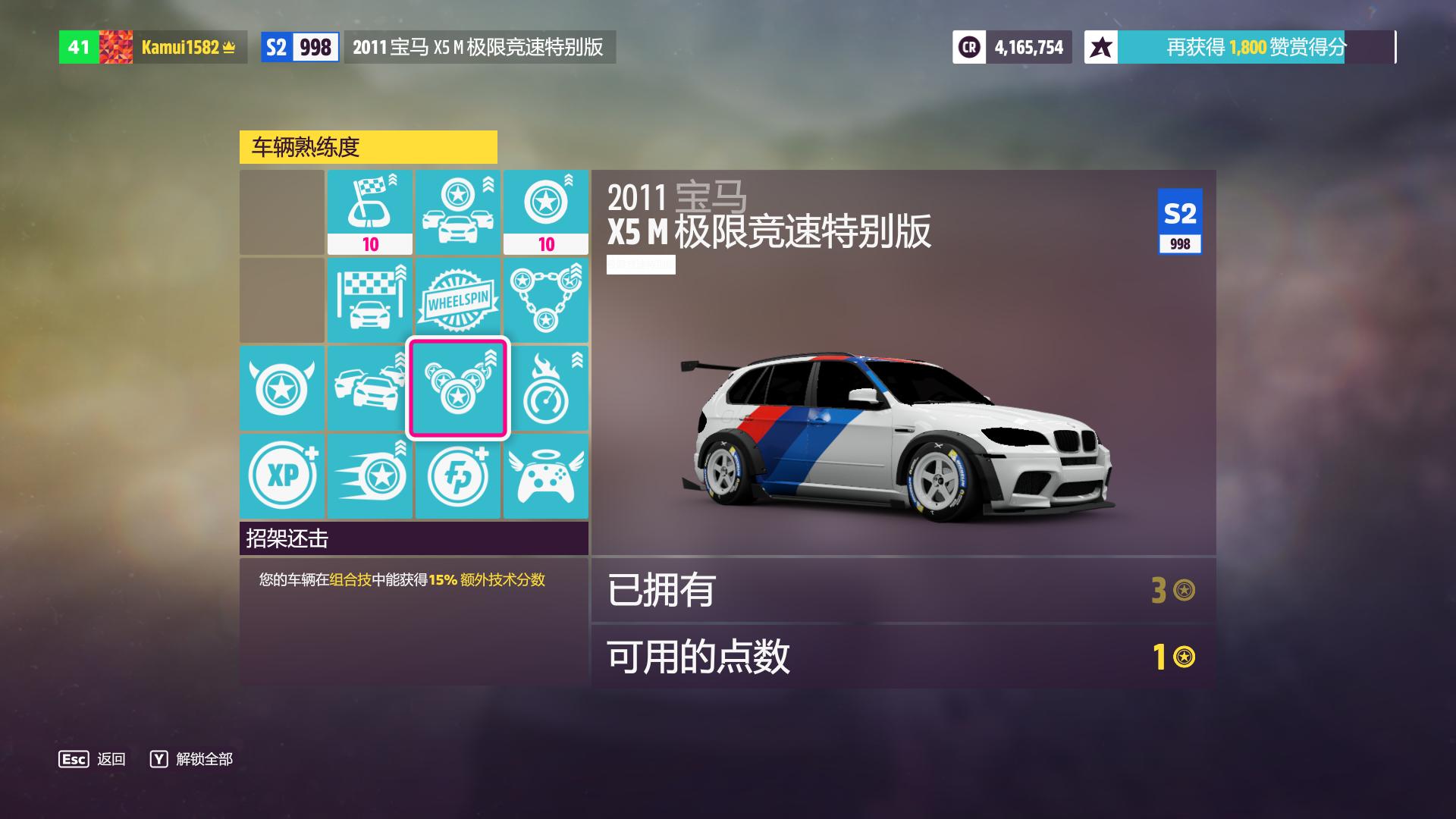
Task: Choose the FP points perk
Action: (x=458, y=476)
